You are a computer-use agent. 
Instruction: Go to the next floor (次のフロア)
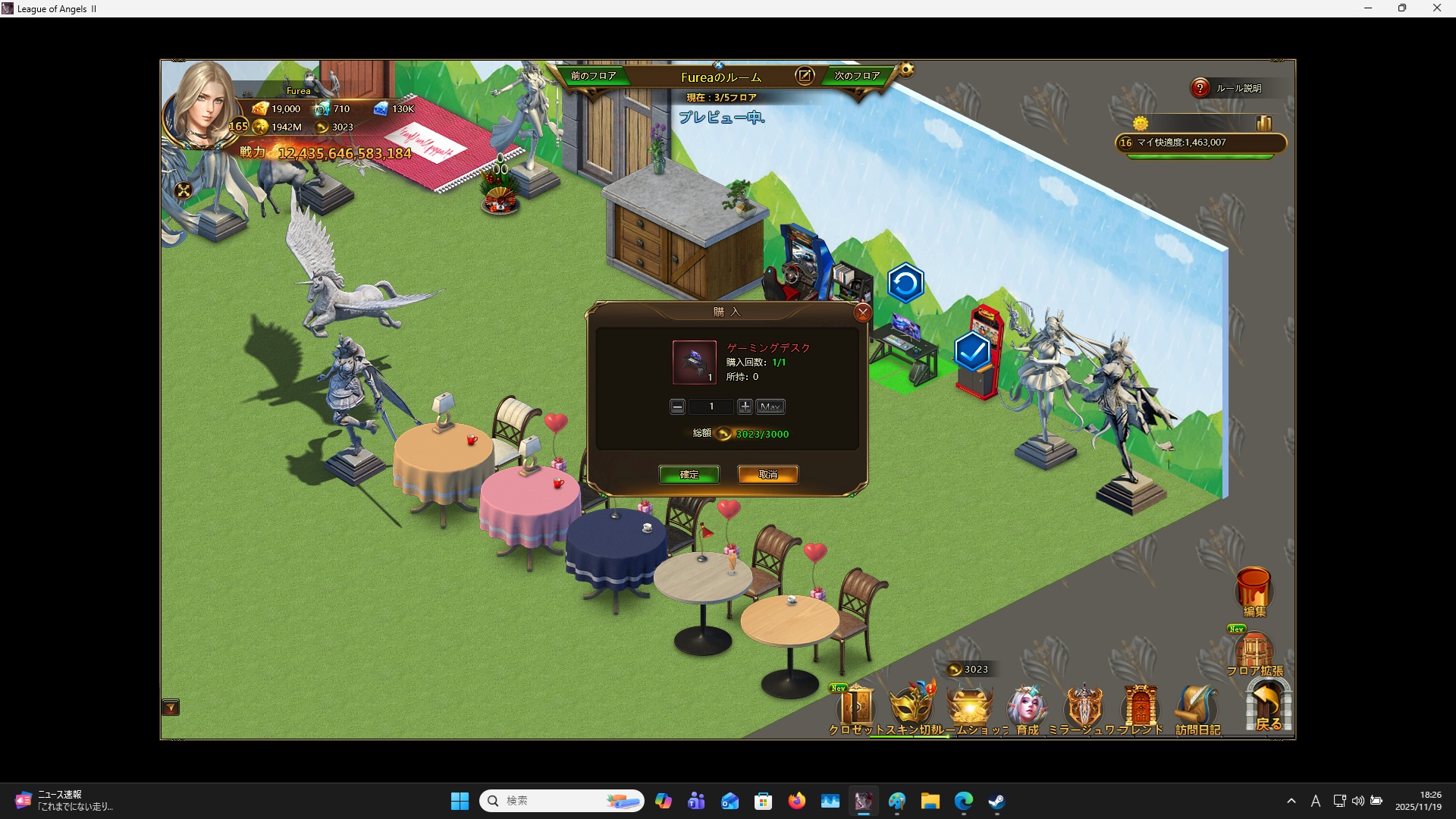(857, 76)
